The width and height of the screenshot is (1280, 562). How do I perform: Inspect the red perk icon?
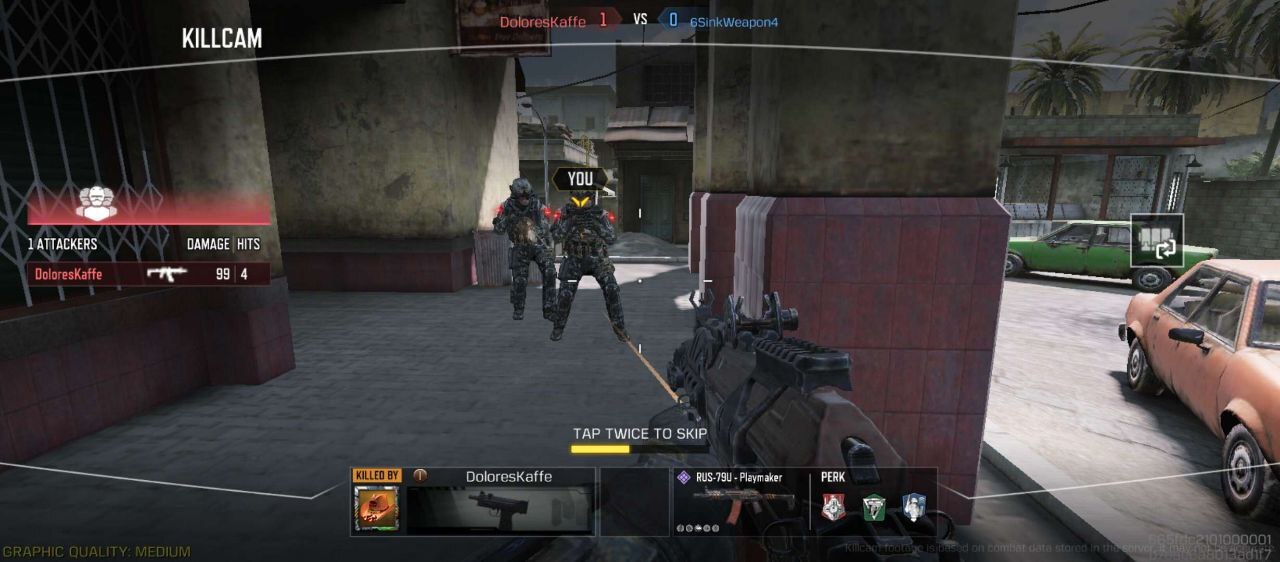click(x=834, y=508)
